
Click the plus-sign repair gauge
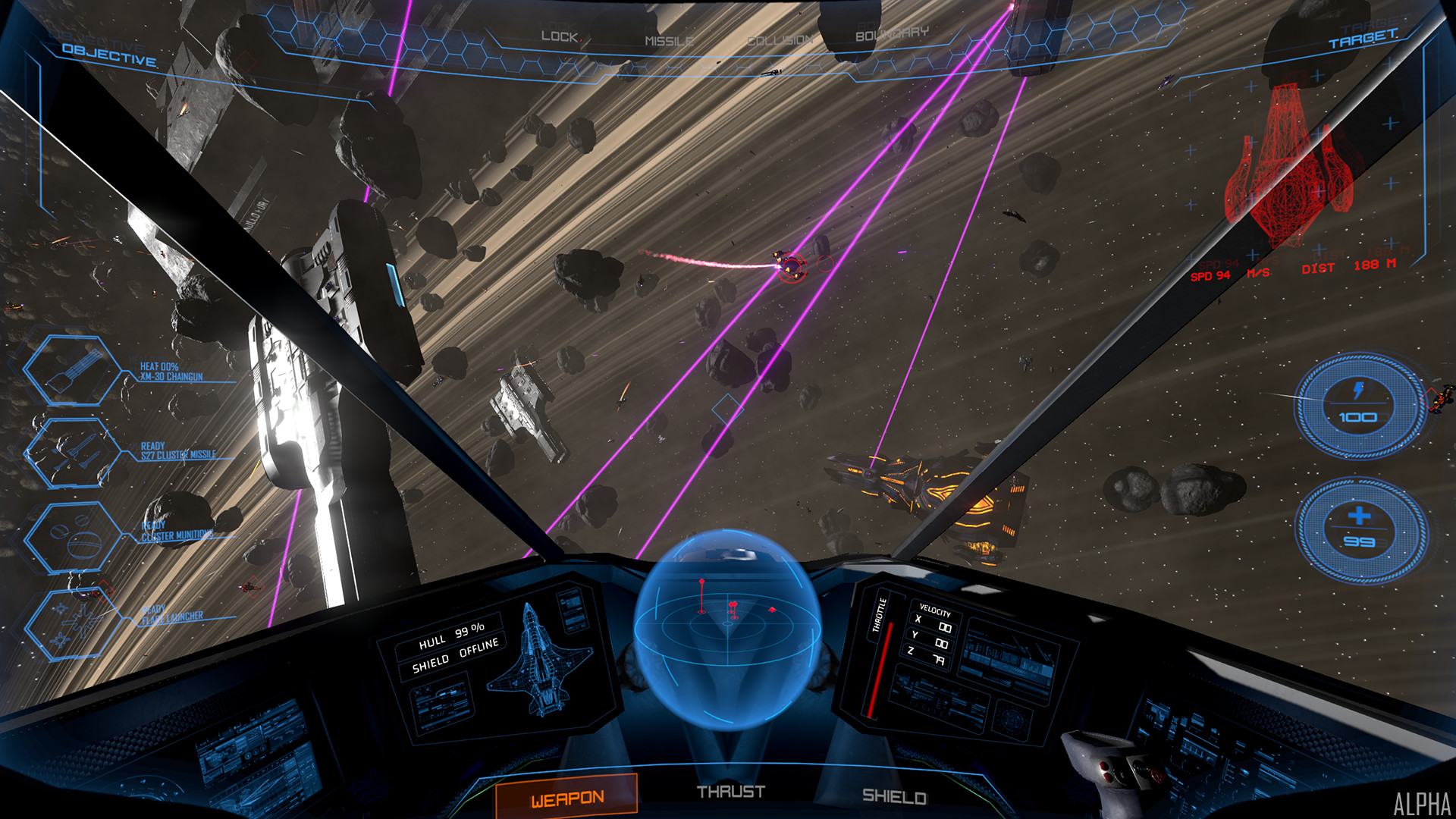pos(1357,527)
